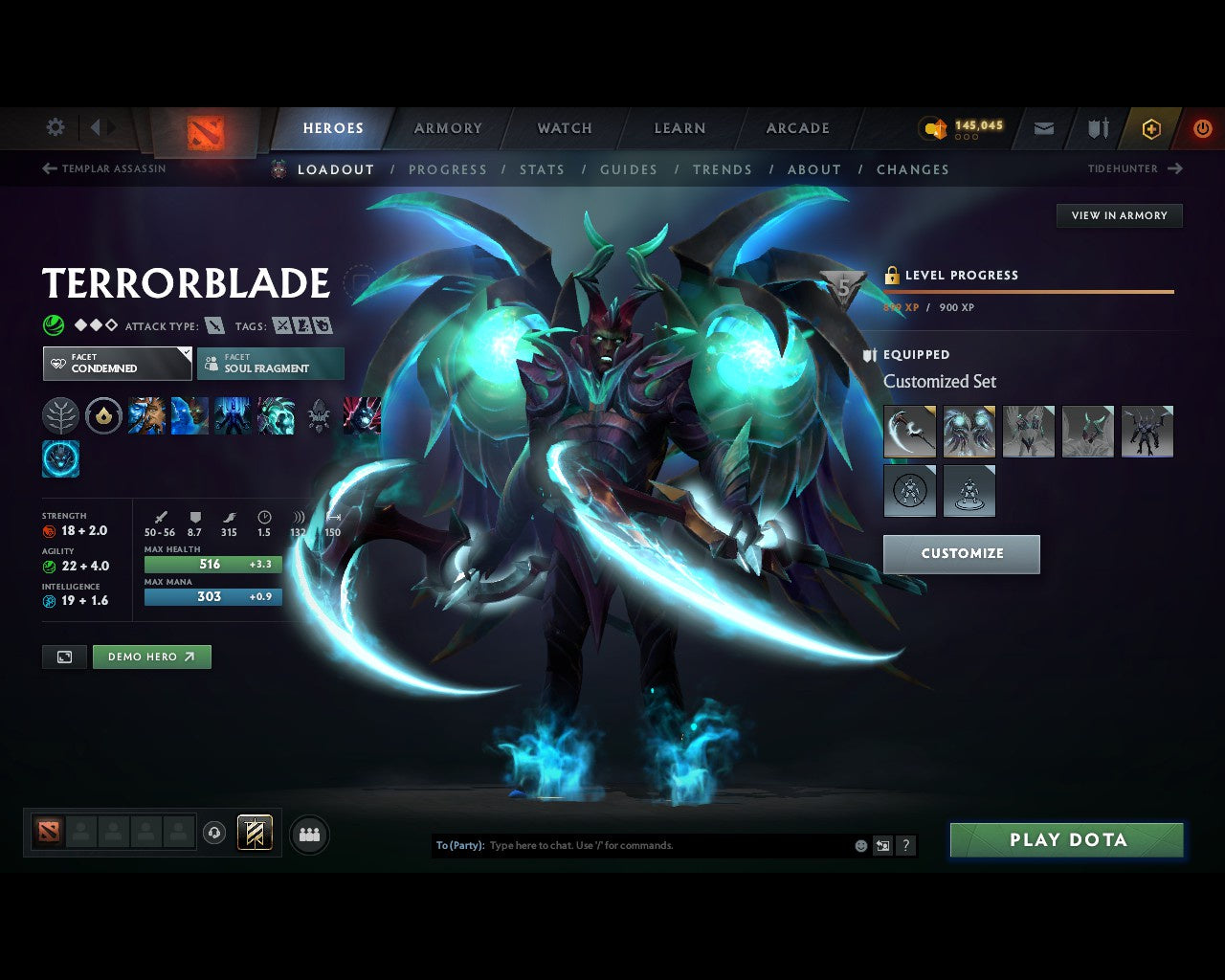1225x980 pixels.
Task: Switch to the Stats tab
Action: tap(543, 169)
